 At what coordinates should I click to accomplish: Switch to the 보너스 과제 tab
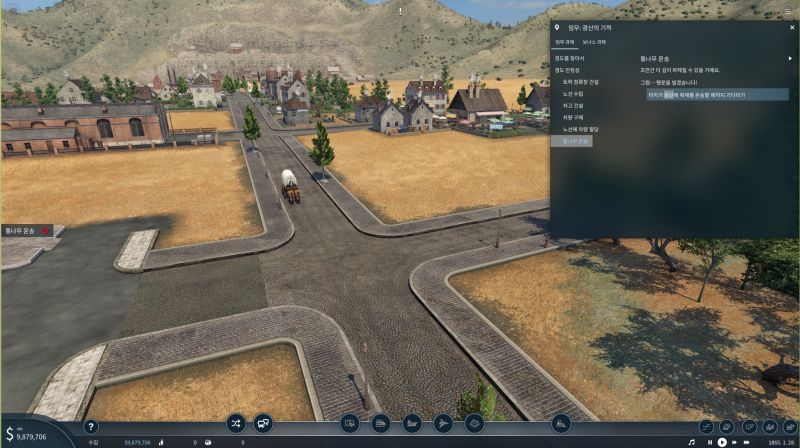click(x=594, y=42)
